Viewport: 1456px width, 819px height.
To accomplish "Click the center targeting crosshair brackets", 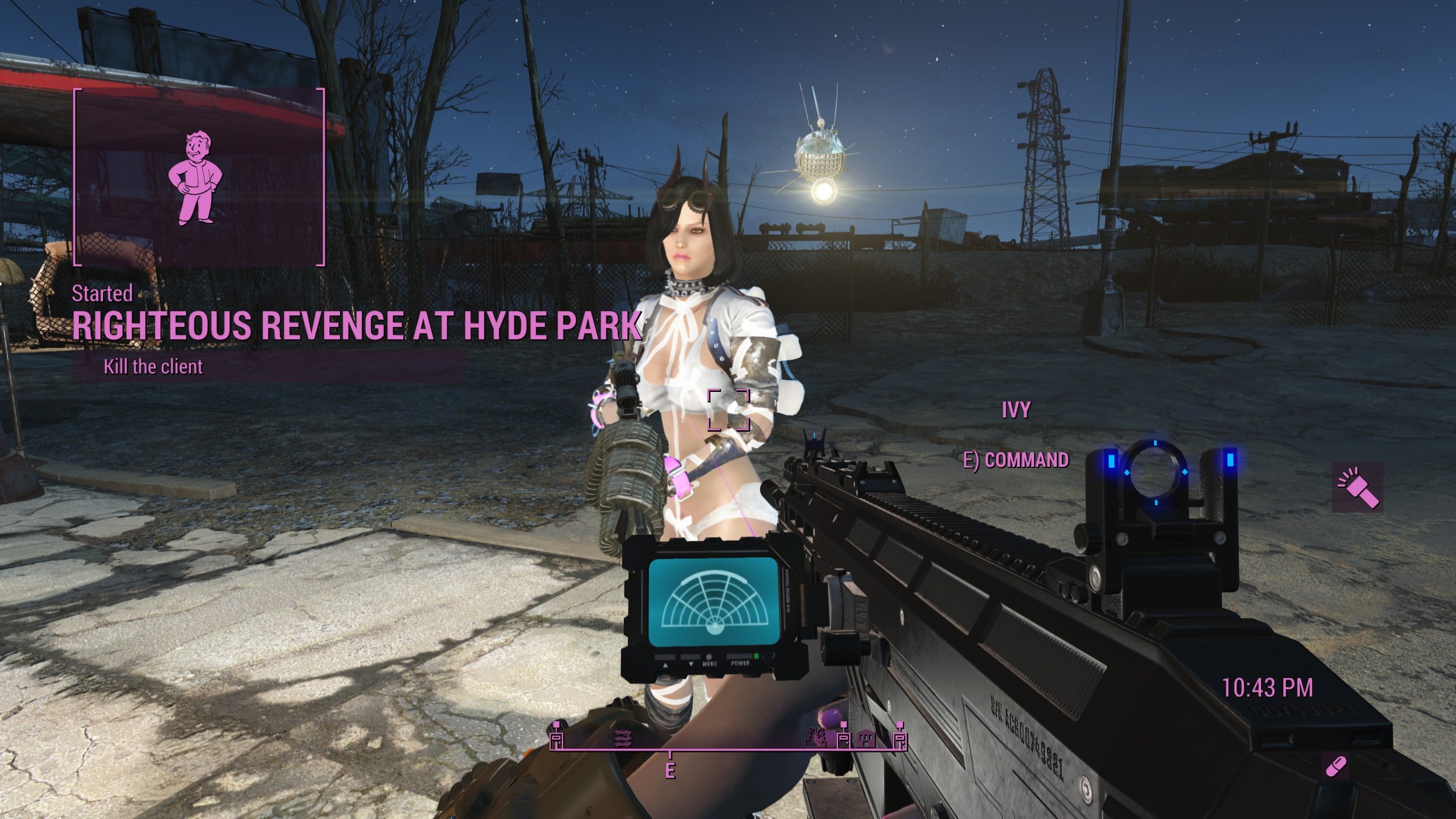I will (x=727, y=409).
